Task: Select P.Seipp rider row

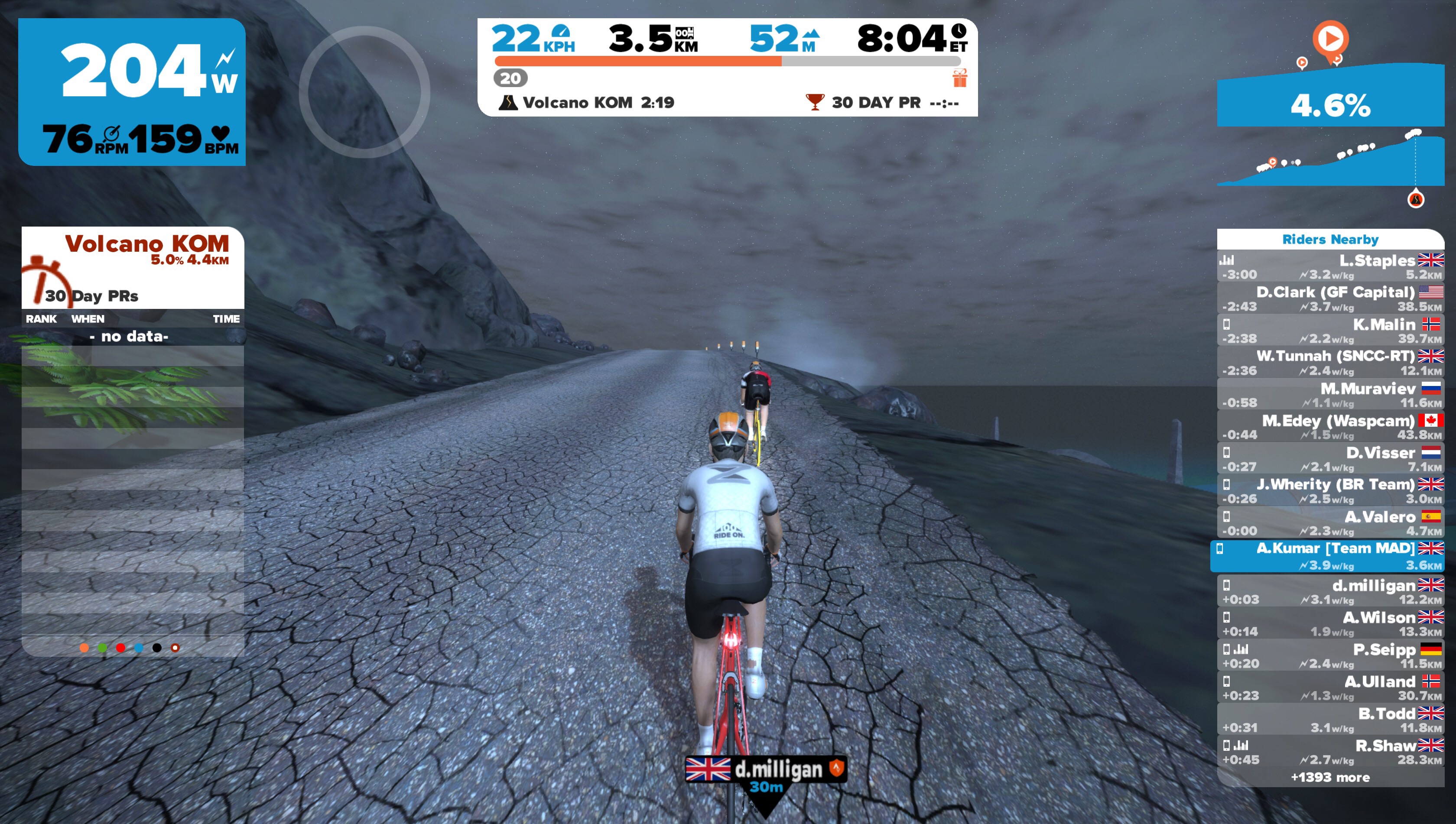Action: [x=1330, y=656]
